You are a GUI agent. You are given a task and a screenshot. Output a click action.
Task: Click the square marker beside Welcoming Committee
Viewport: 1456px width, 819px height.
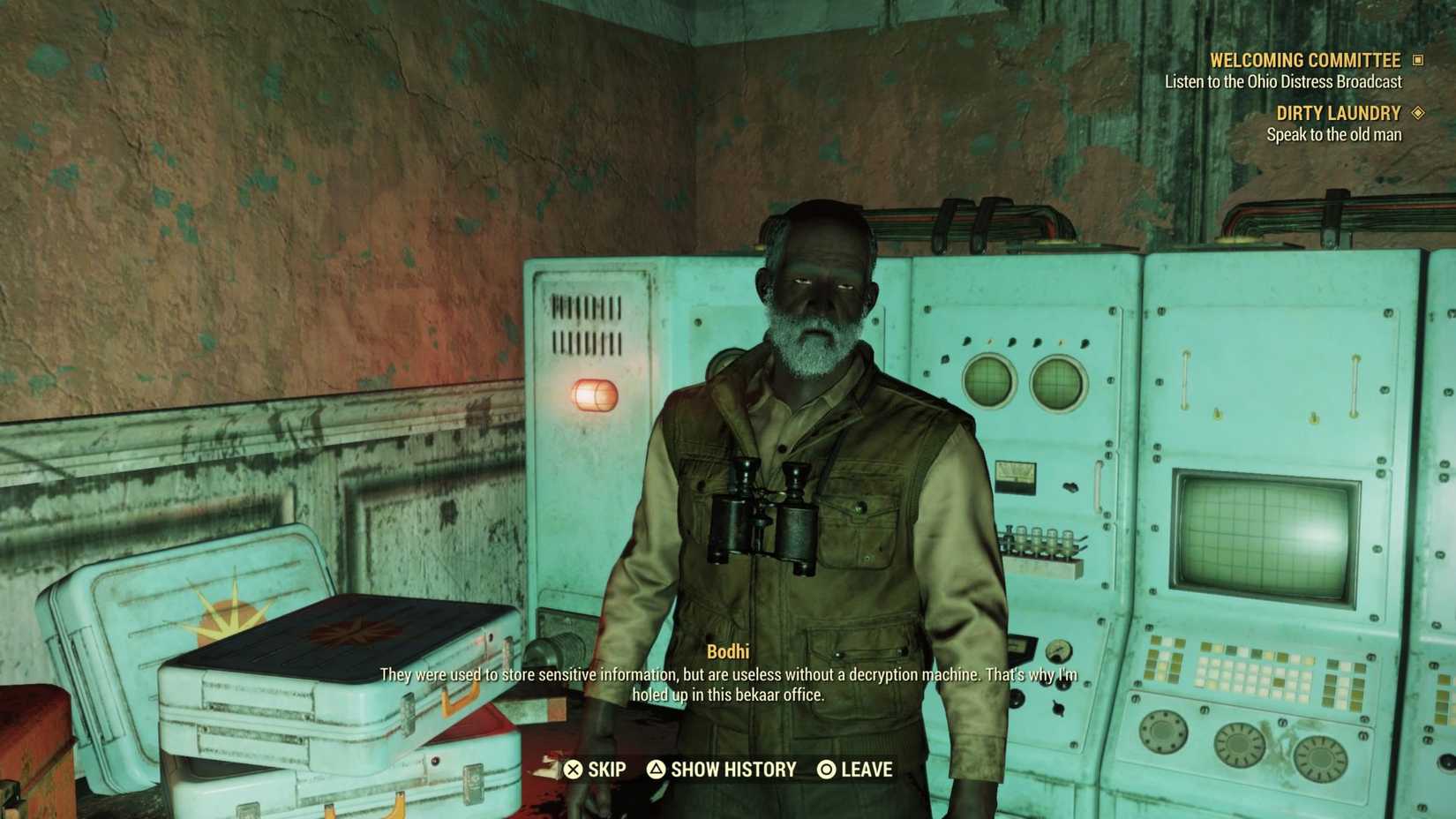pyautogui.click(x=1419, y=60)
